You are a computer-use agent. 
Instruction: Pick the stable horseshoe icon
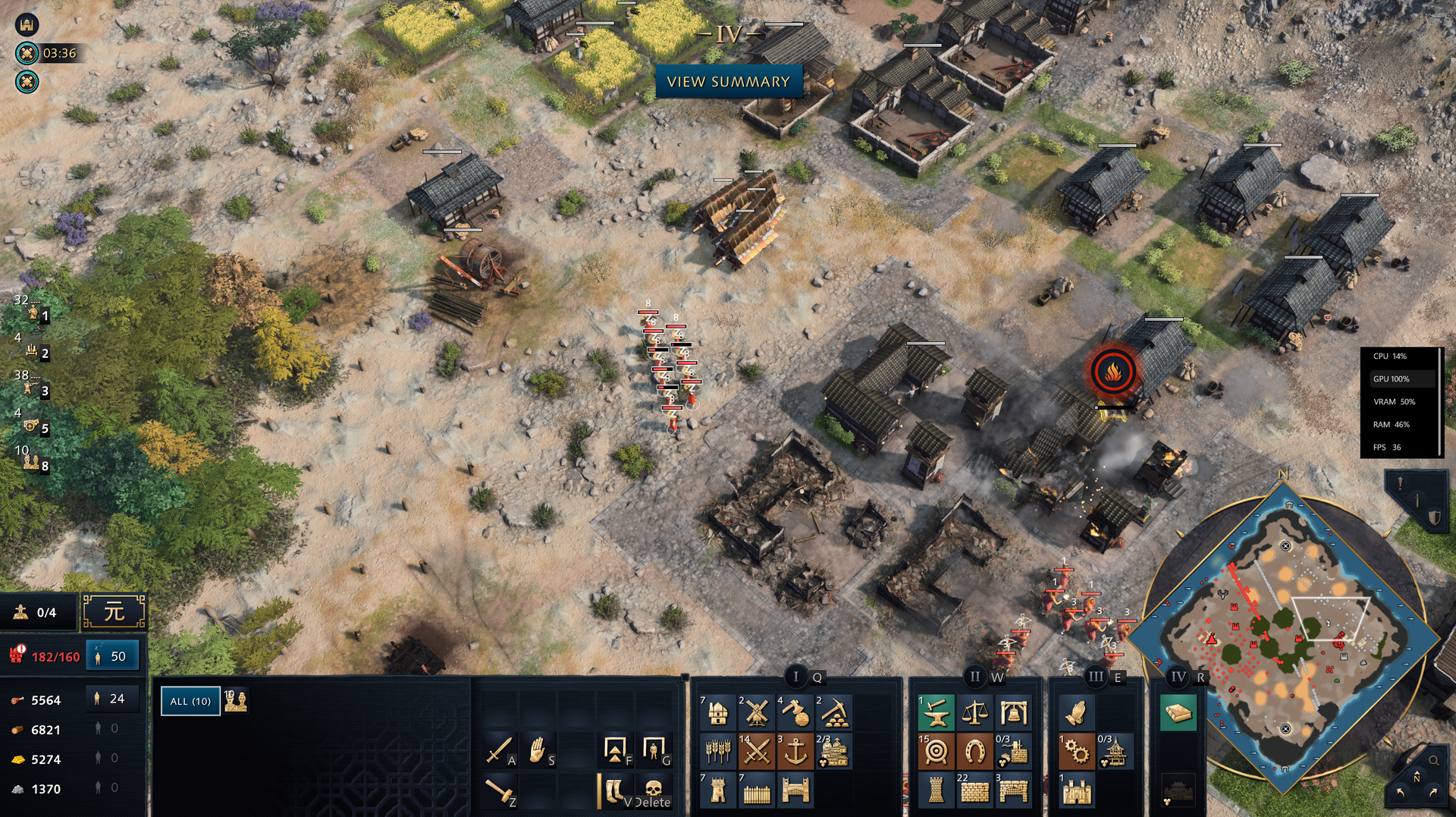[x=974, y=752]
